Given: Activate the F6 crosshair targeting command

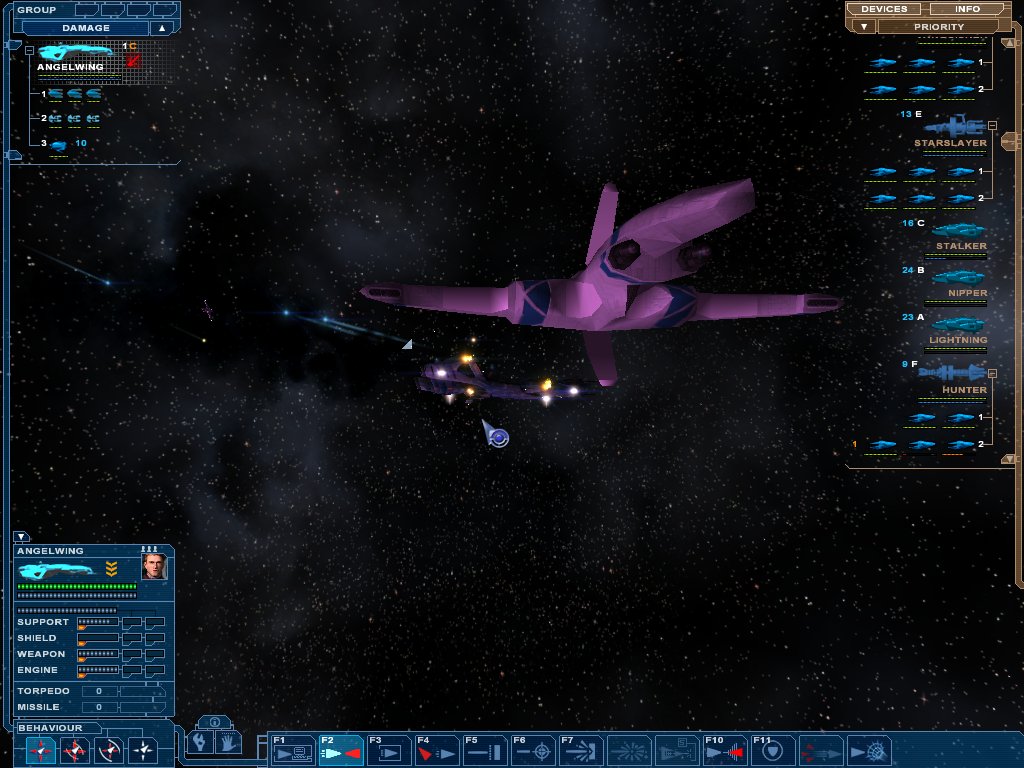Looking at the screenshot, I should pyautogui.click(x=533, y=750).
